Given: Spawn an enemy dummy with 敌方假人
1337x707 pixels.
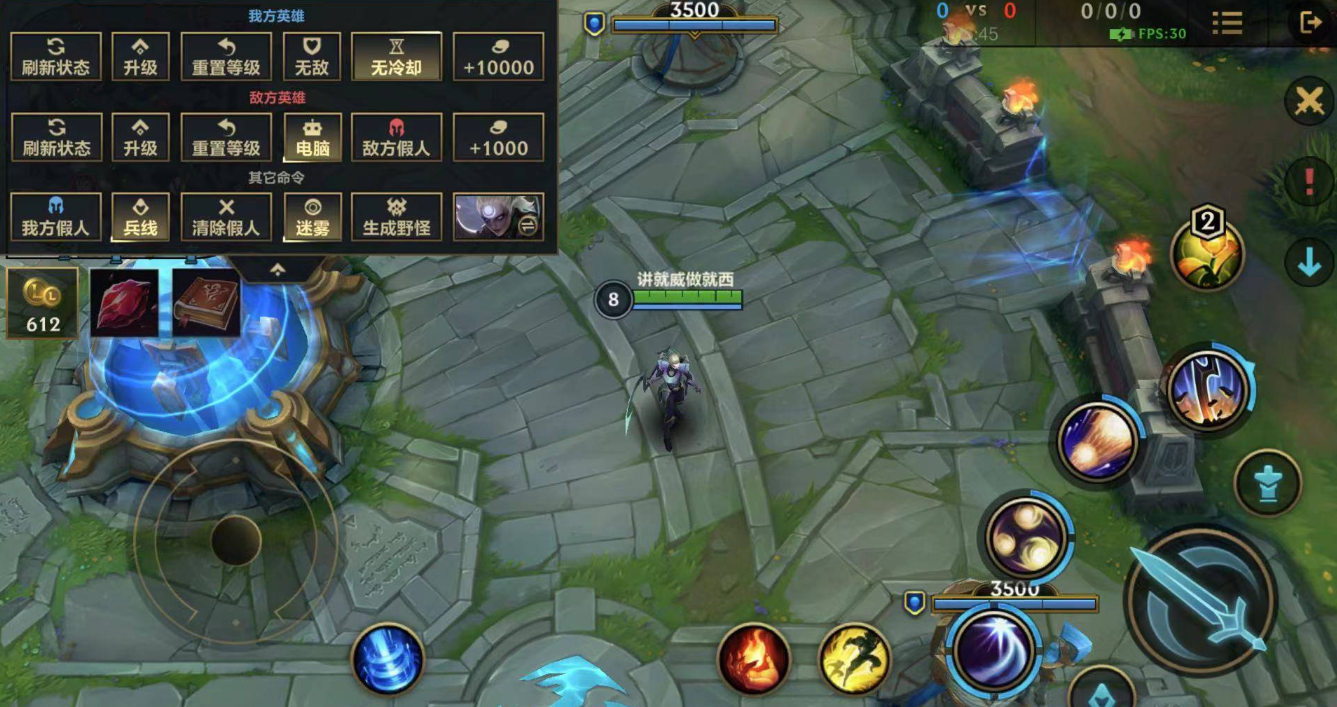Looking at the screenshot, I should click(x=396, y=137).
